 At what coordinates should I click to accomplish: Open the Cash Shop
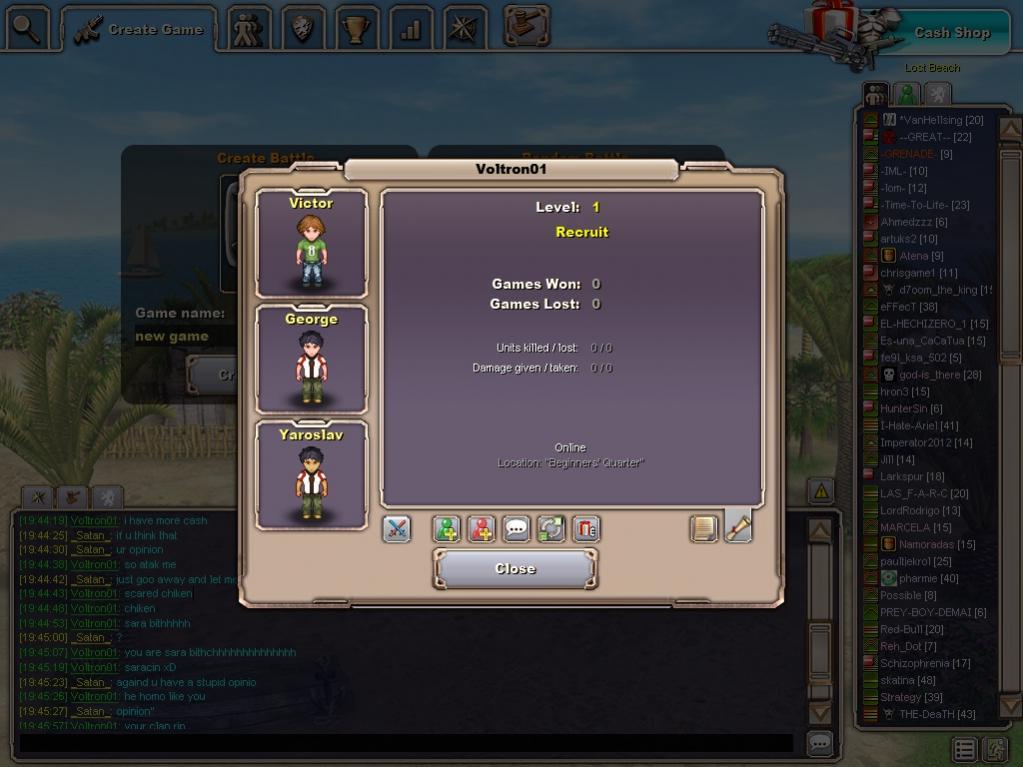(951, 32)
